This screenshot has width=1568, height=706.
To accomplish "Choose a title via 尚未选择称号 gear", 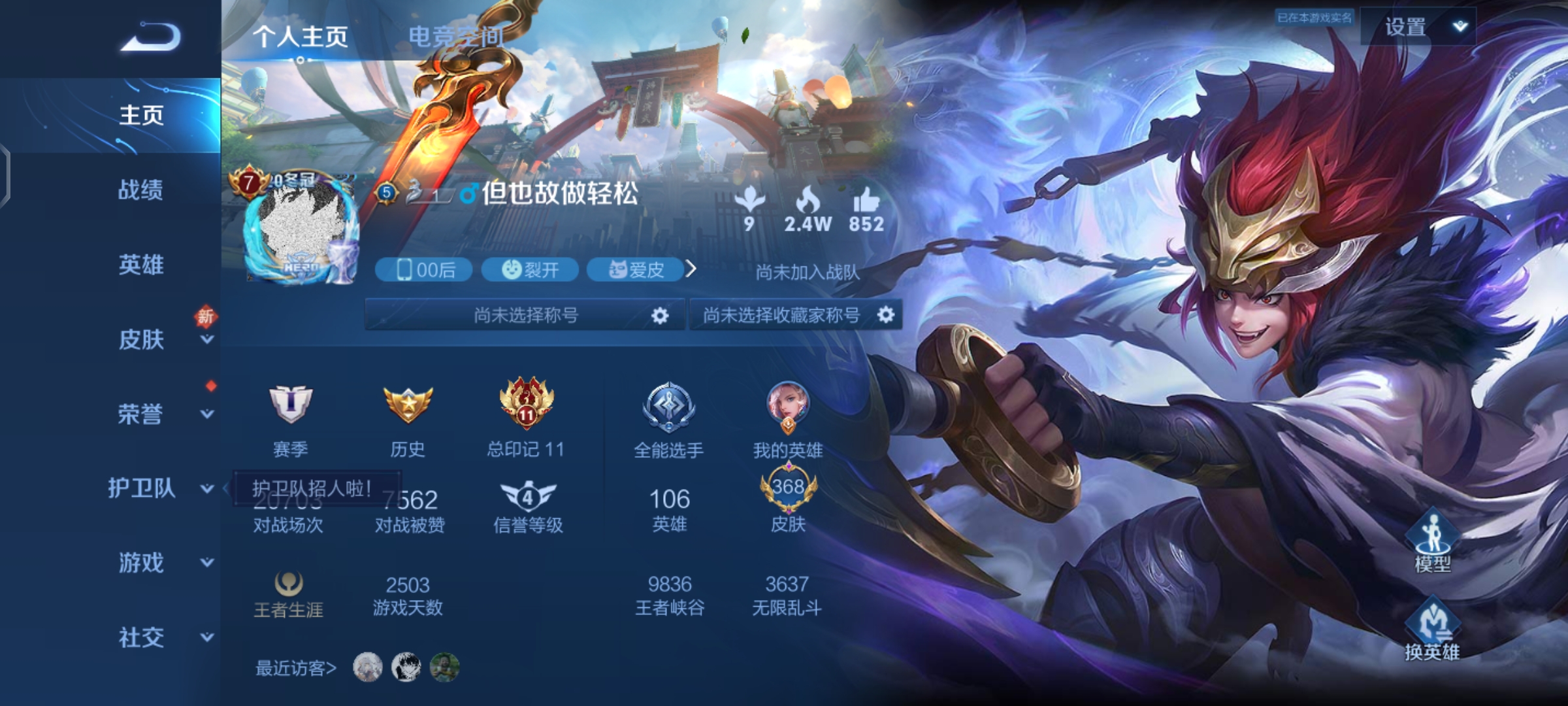I will tap(660, 316).
